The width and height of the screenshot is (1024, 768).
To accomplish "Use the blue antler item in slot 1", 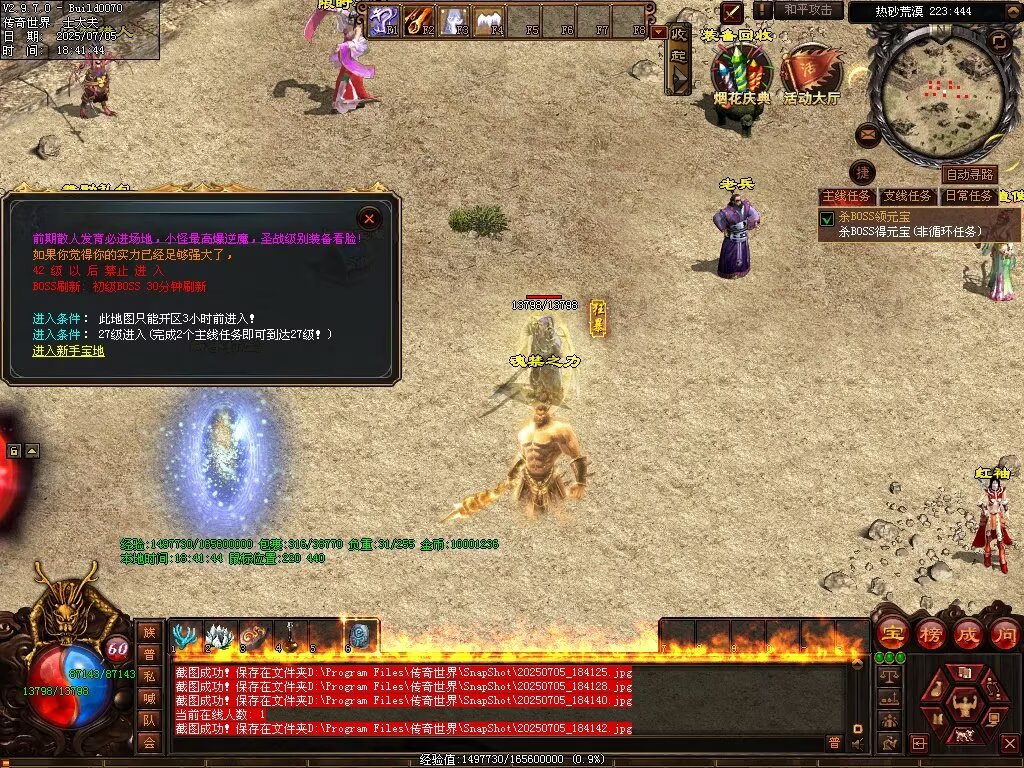I will pos(185,636).
